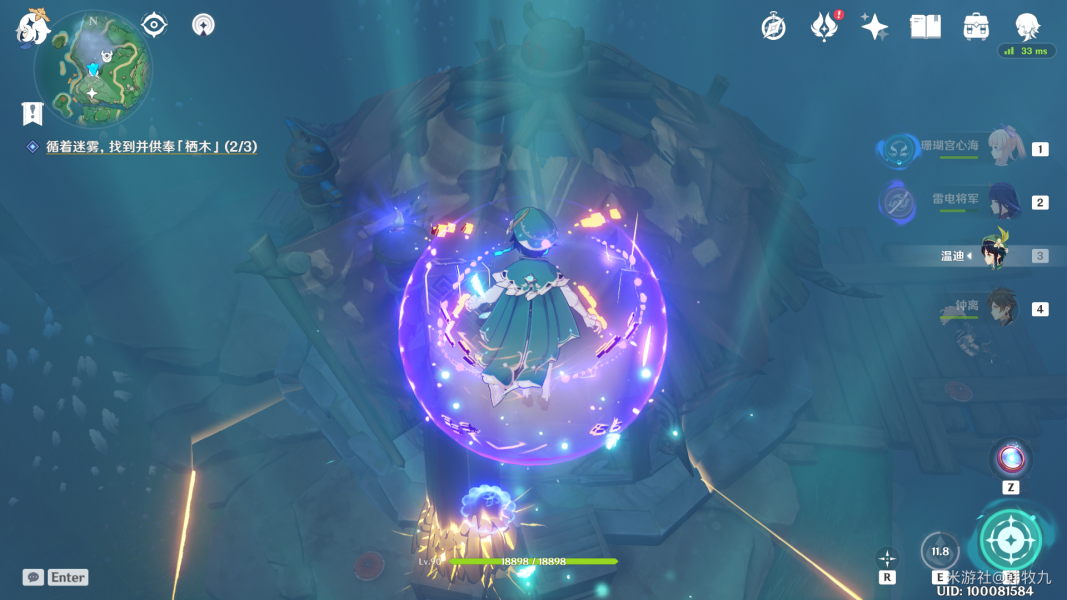Click the round signal-arc icon beside the minimap

(x=203, y=25)
